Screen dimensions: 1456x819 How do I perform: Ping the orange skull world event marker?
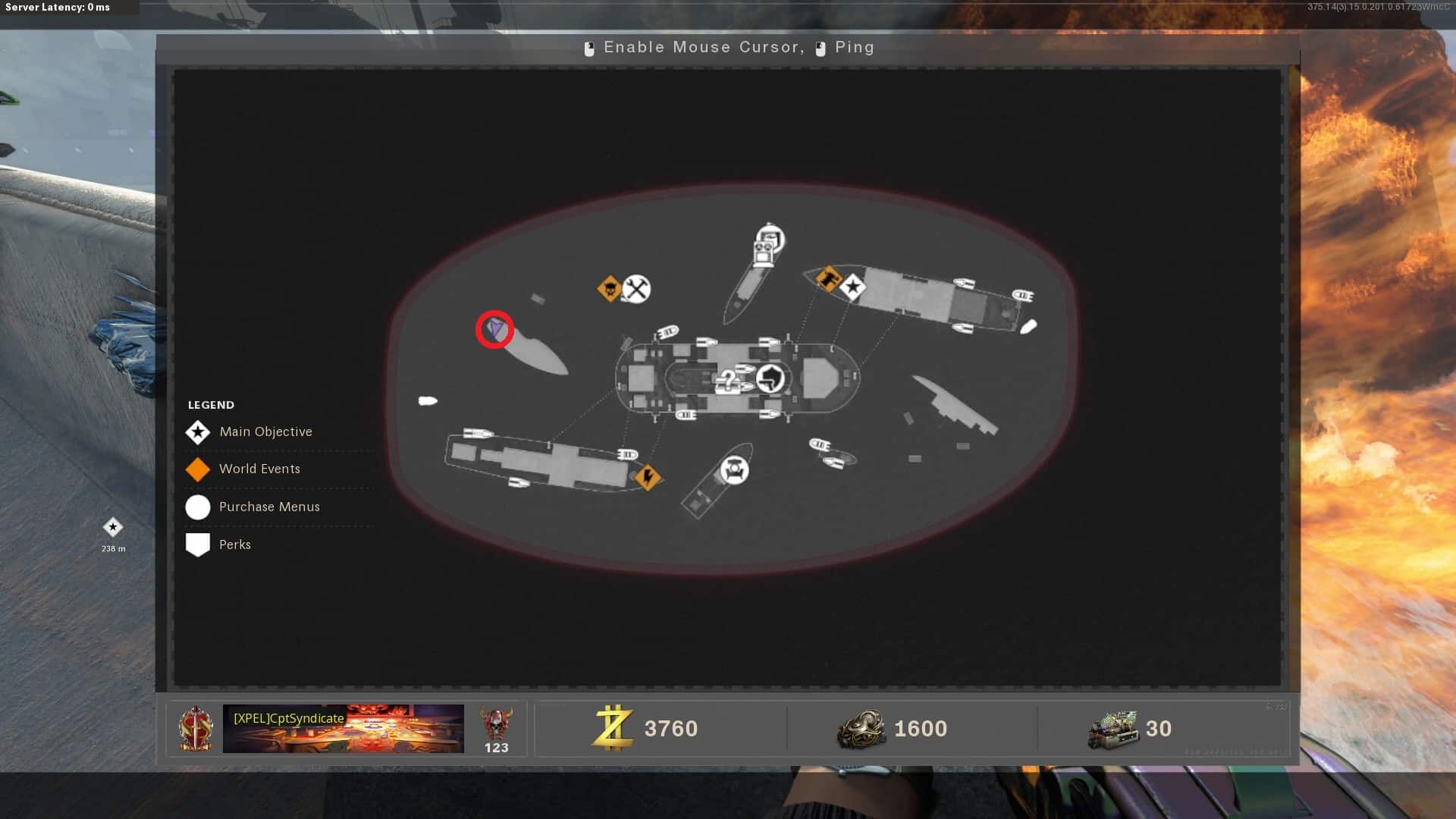[x=609, y=288]
